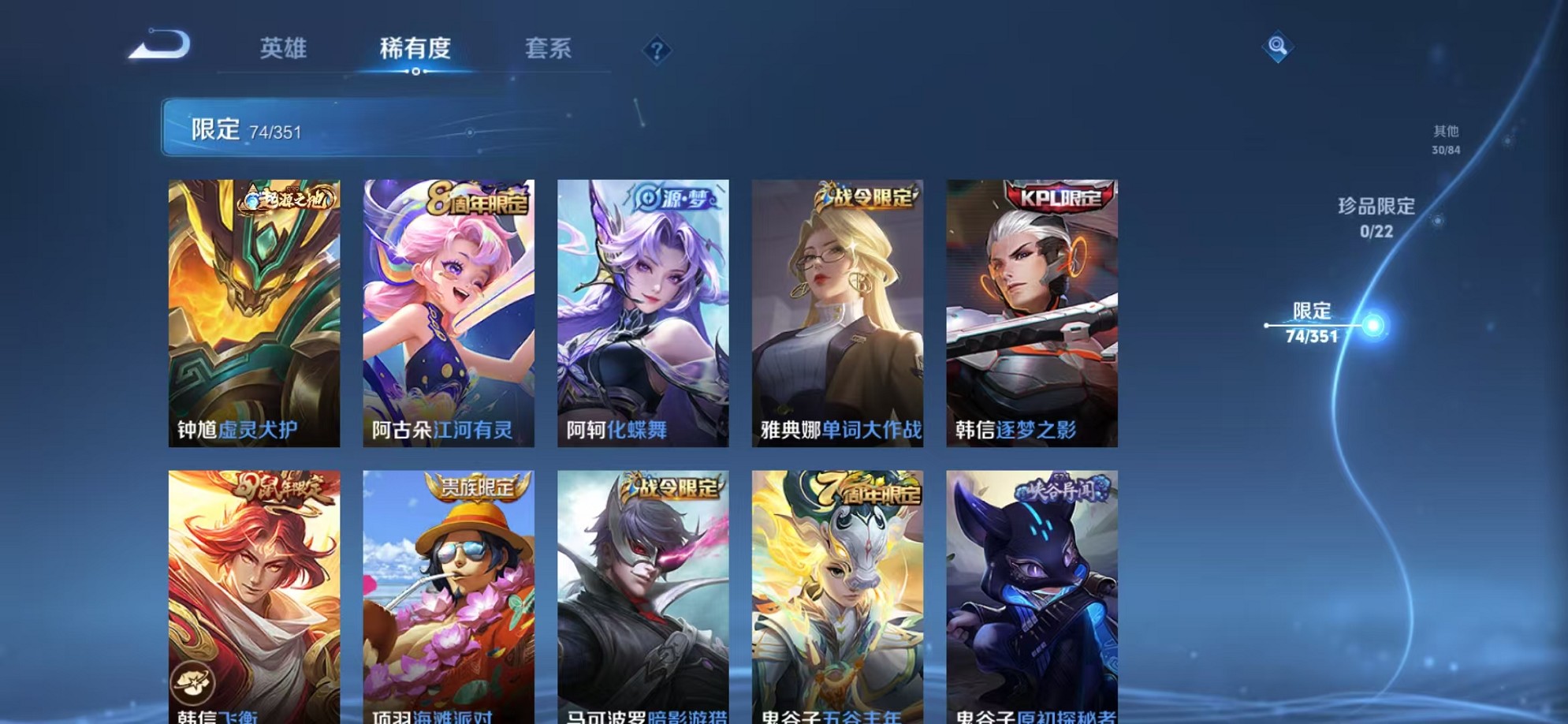Open search with the magnifier icon
The width and height of the screenshot is (1568, 724).
coord(1277,47)
